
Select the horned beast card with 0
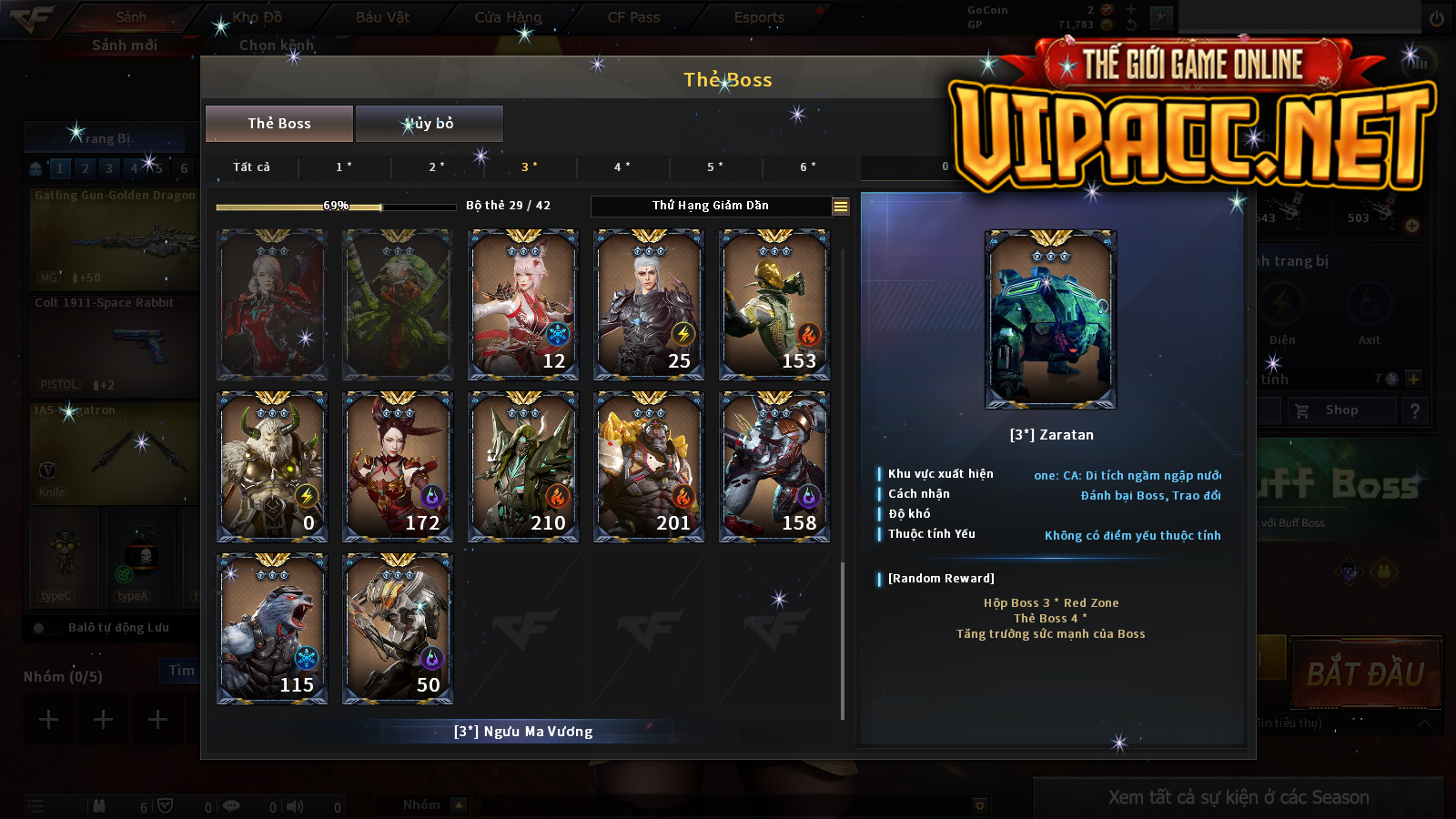(x=272, y=466)
